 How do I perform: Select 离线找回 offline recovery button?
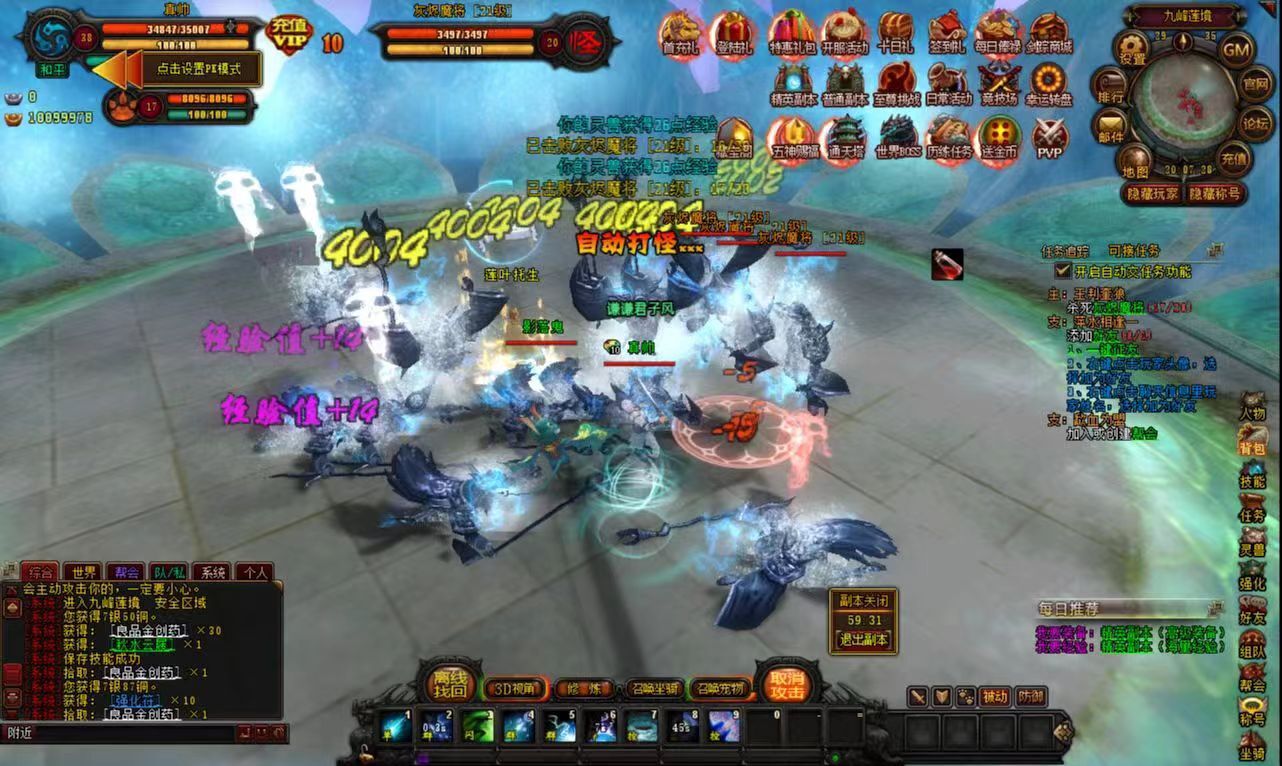point(449,684)
